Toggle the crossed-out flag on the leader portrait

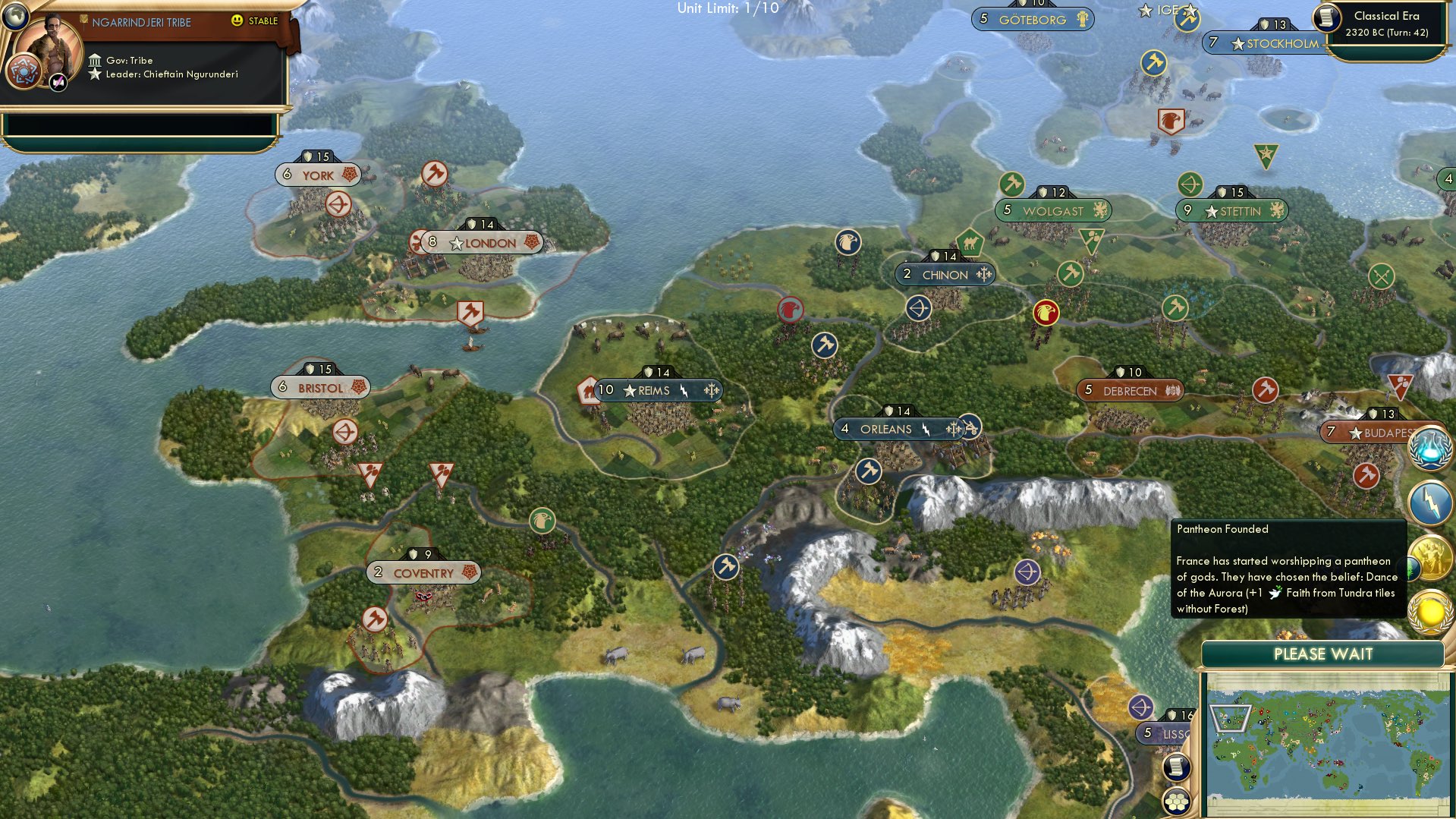point(57,80)
